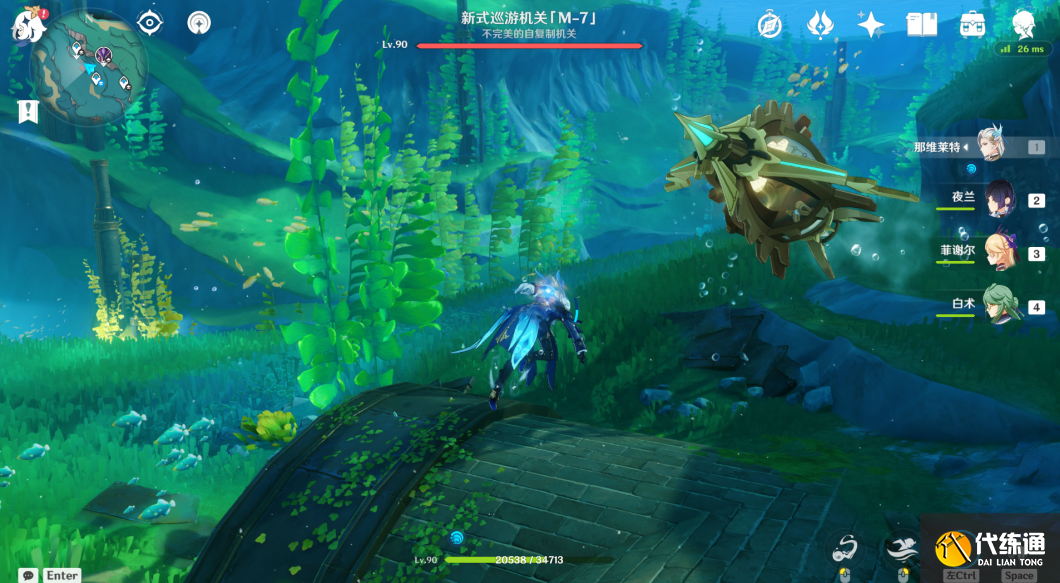
Task: Switch to party member 菲谢尔
Action: pos(998,252)
